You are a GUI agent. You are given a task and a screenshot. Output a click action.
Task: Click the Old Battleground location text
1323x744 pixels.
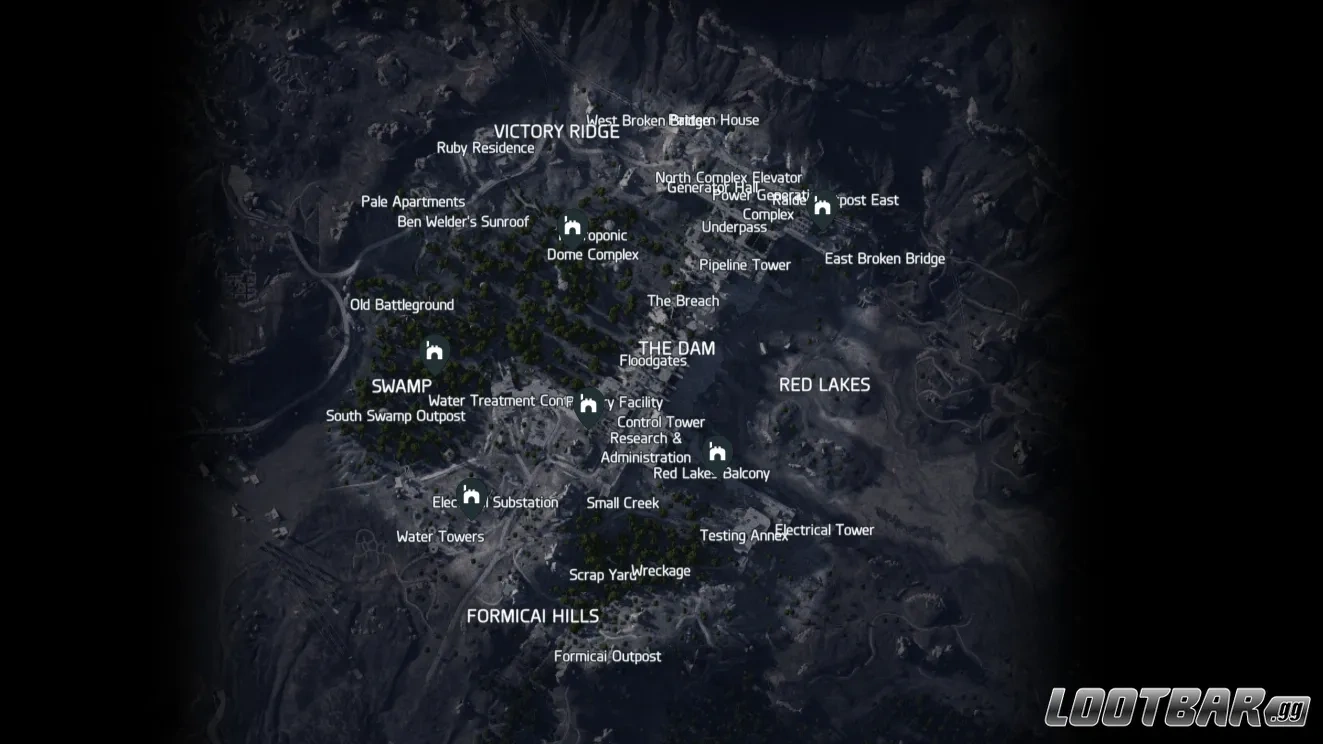(404, 304)
